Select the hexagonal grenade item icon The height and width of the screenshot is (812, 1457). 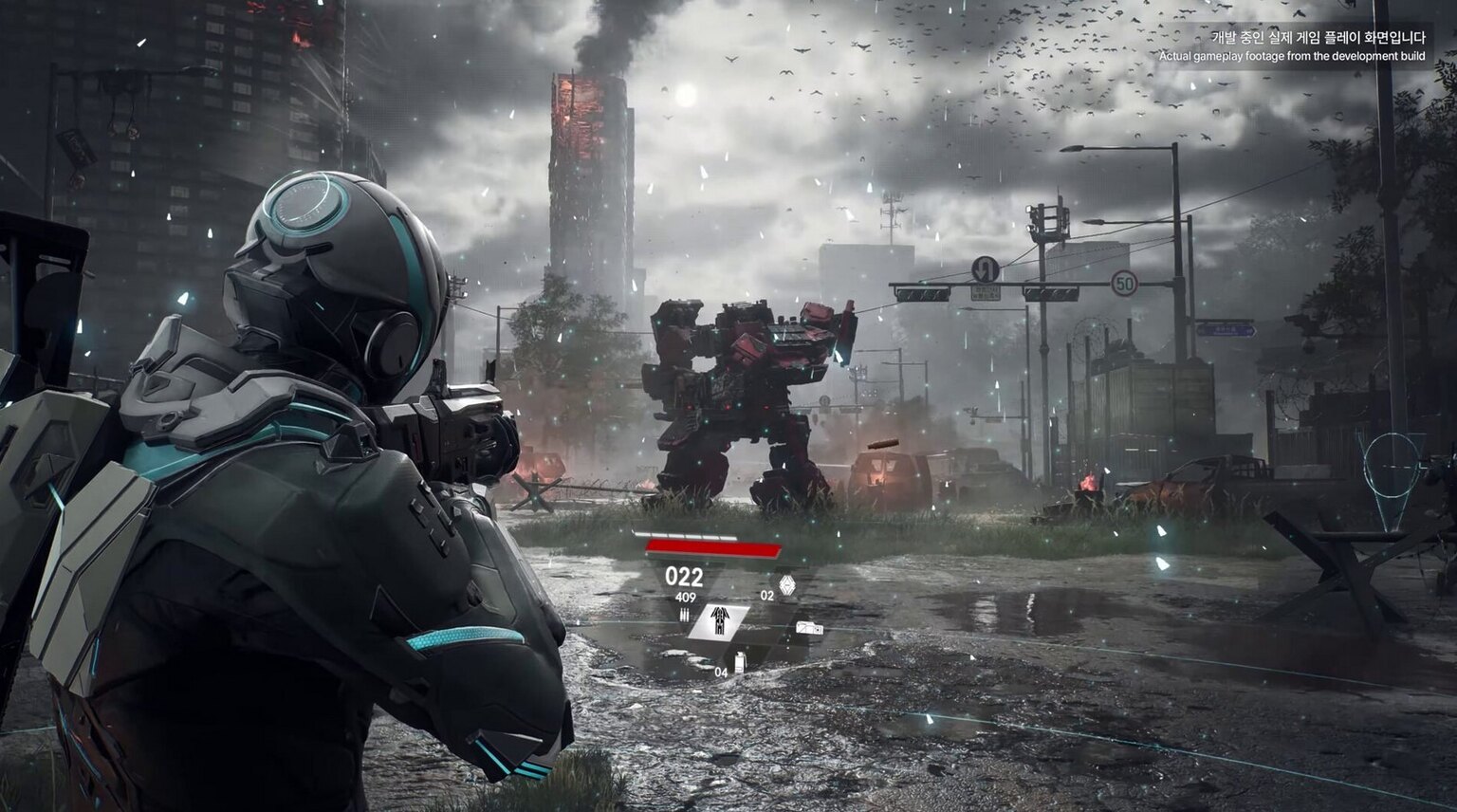[x=786, y=583]
